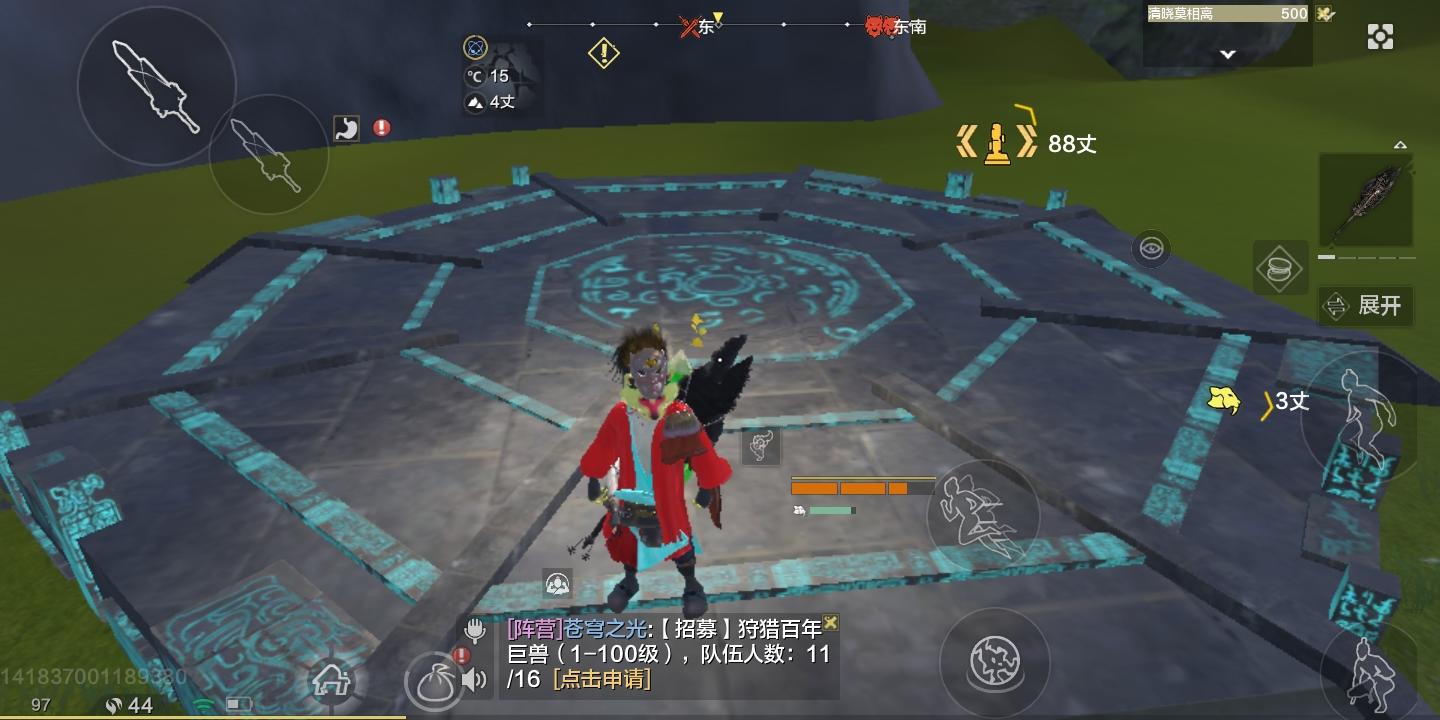The image size is (1440, 720).
Task: Select the stacked-rings item switch icon
Action: coord(1281,268)
